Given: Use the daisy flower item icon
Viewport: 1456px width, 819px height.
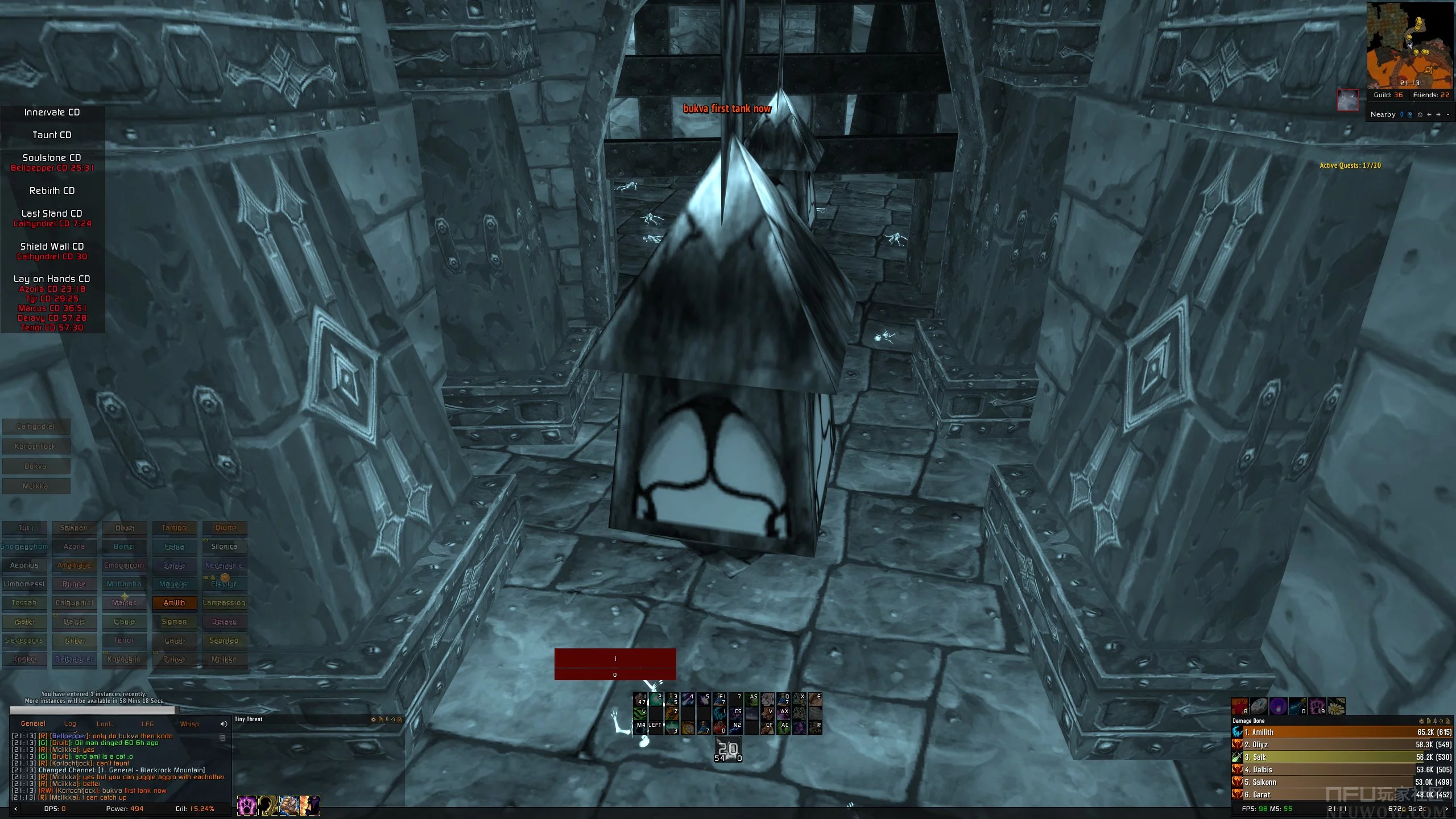Looking at the screenshot, I should click(x=1336, y=706).
